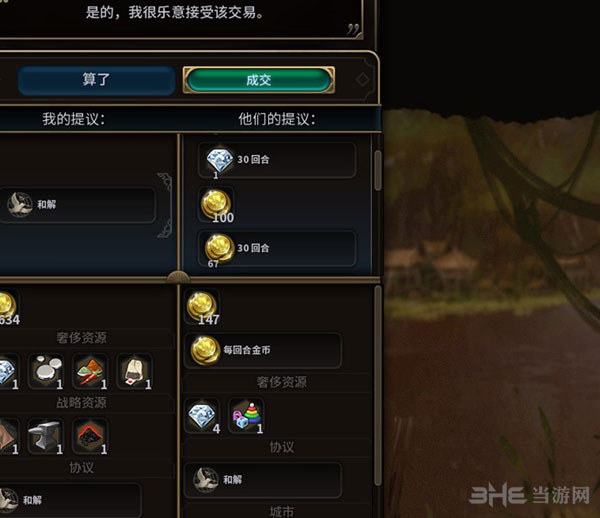
Task: Click the 和解 agreement below 147 gold
Action: pos(264,479)
